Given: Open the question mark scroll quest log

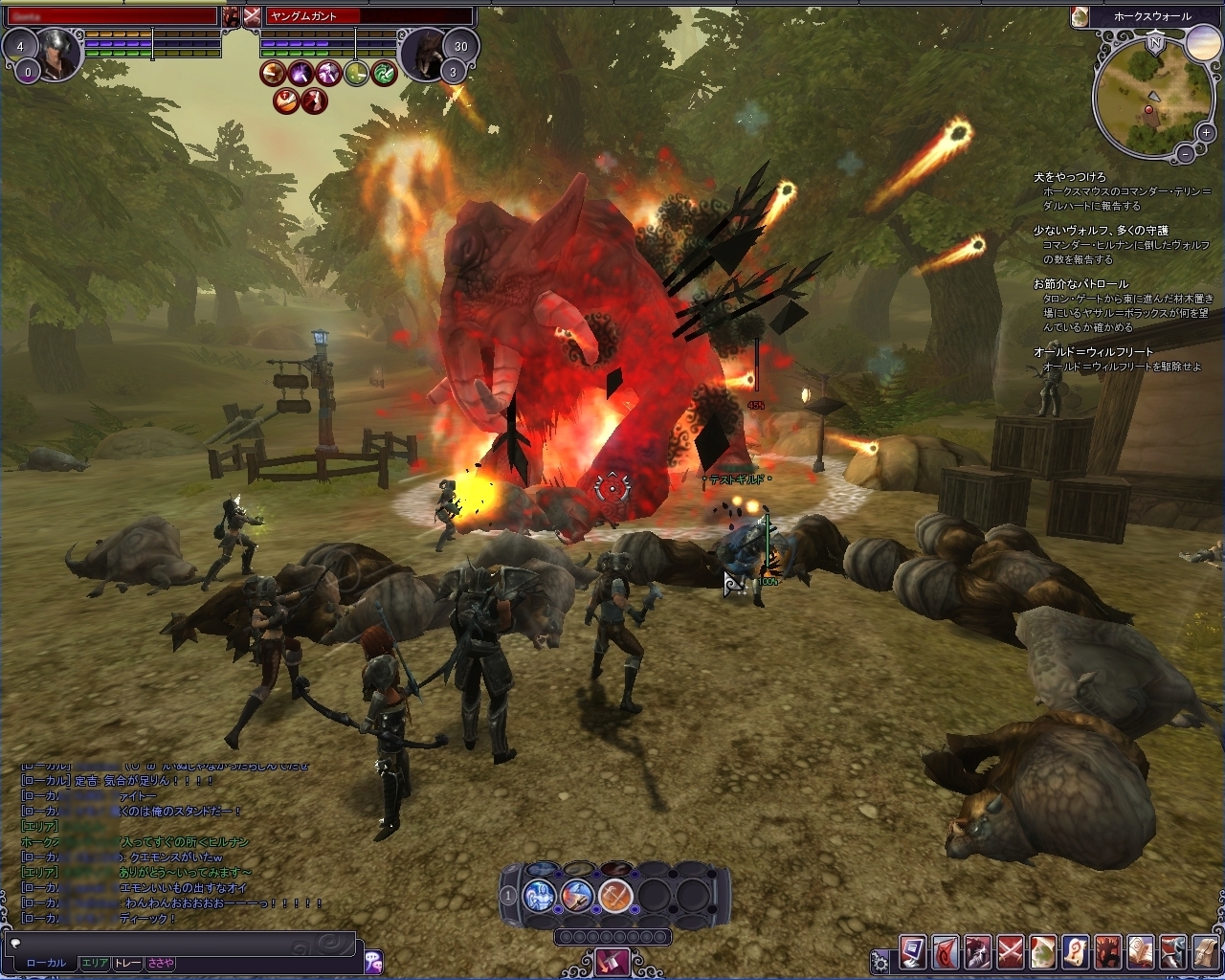Looking at the screenshot, I should click(1076, 952).
